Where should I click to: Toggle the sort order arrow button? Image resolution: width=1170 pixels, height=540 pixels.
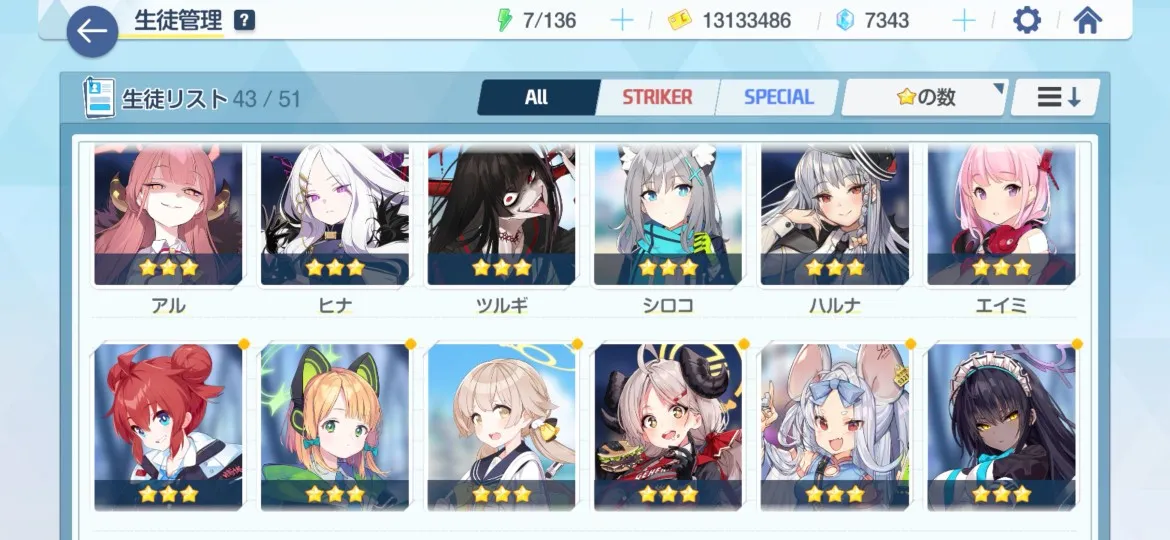[1058, 97]
